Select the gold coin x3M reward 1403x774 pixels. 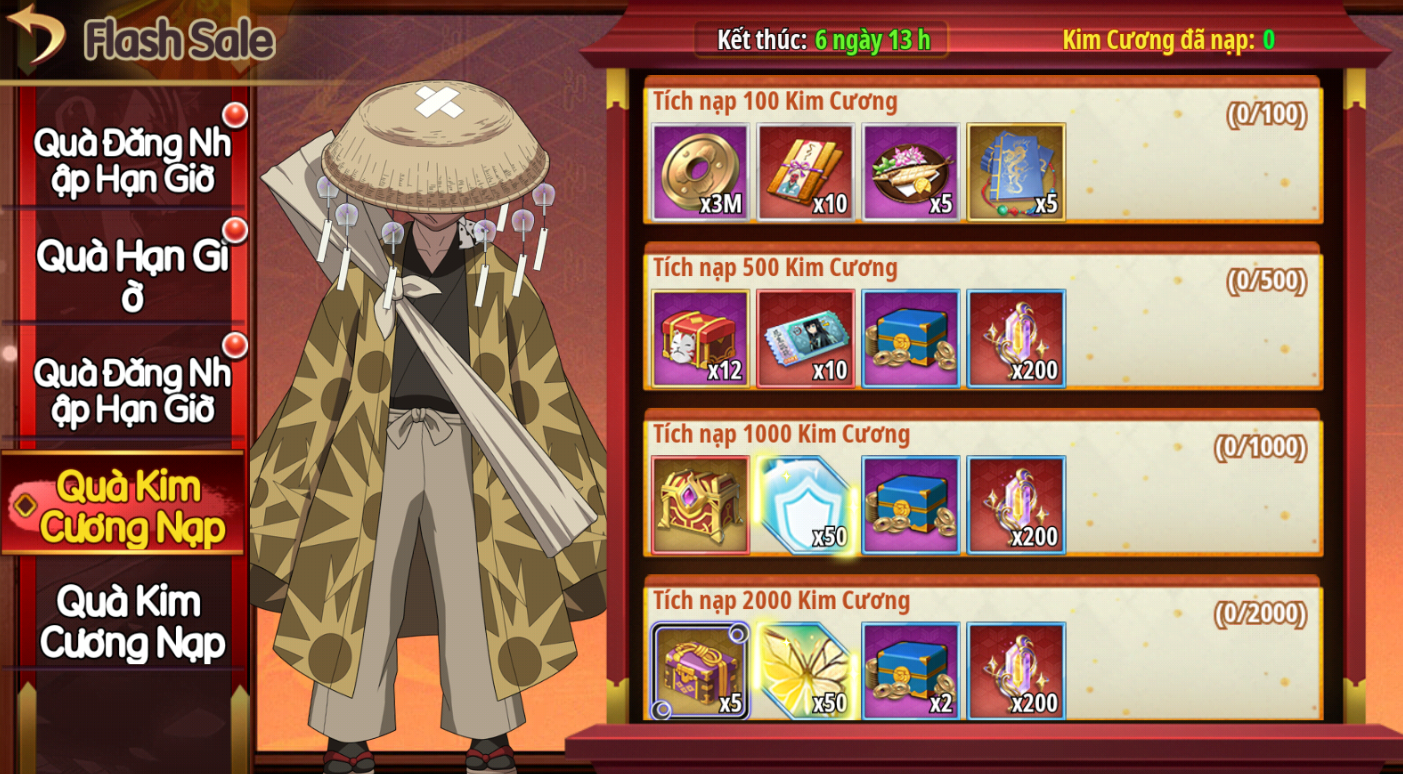(x=700, y=172)
